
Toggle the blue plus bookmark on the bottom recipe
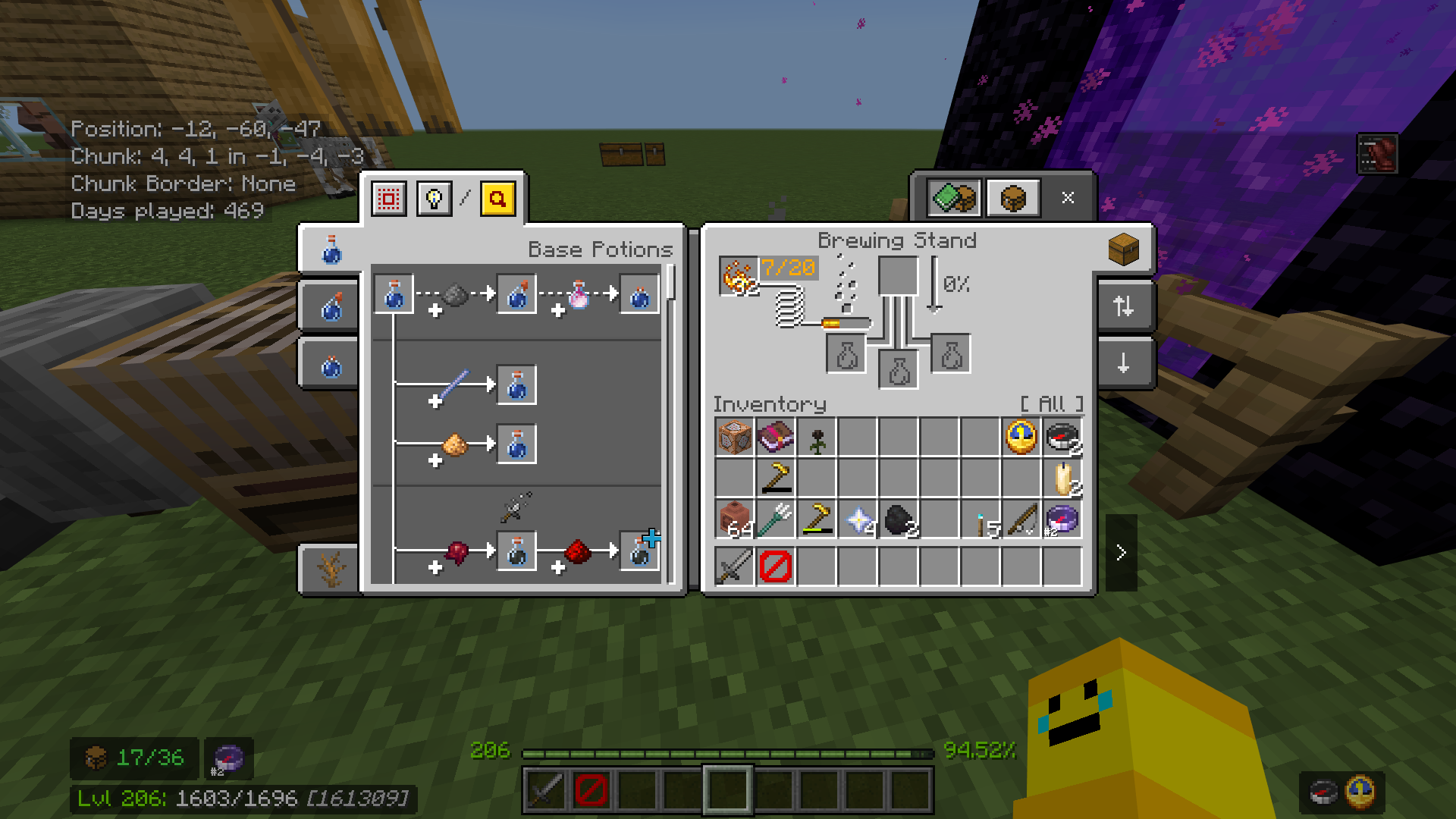[x=651, y=537]
